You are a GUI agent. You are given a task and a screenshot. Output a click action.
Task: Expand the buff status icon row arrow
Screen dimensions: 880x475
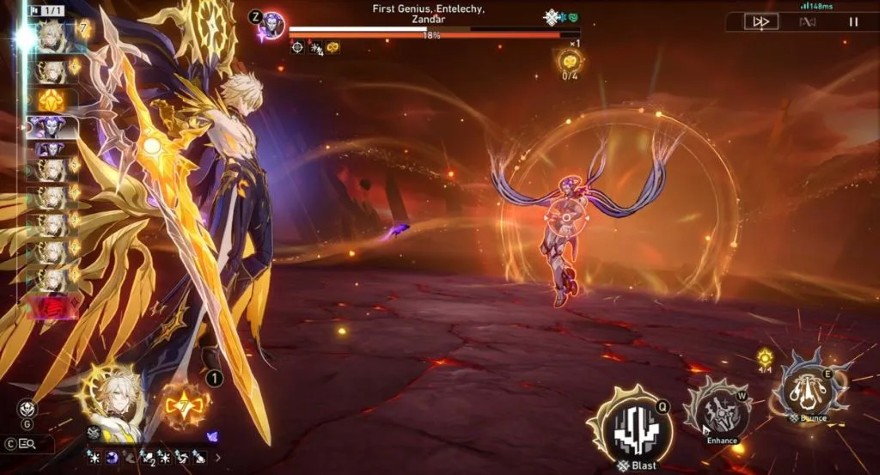pos(219,457)
